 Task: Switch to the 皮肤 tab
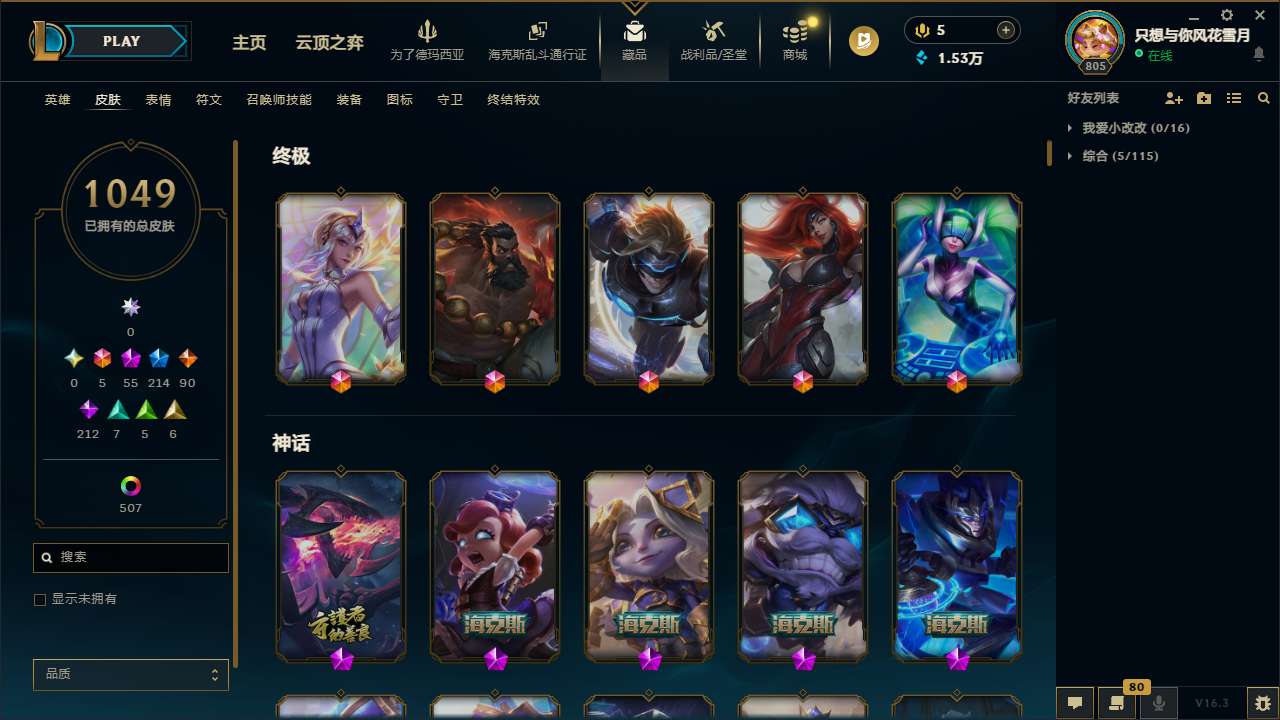108,100
